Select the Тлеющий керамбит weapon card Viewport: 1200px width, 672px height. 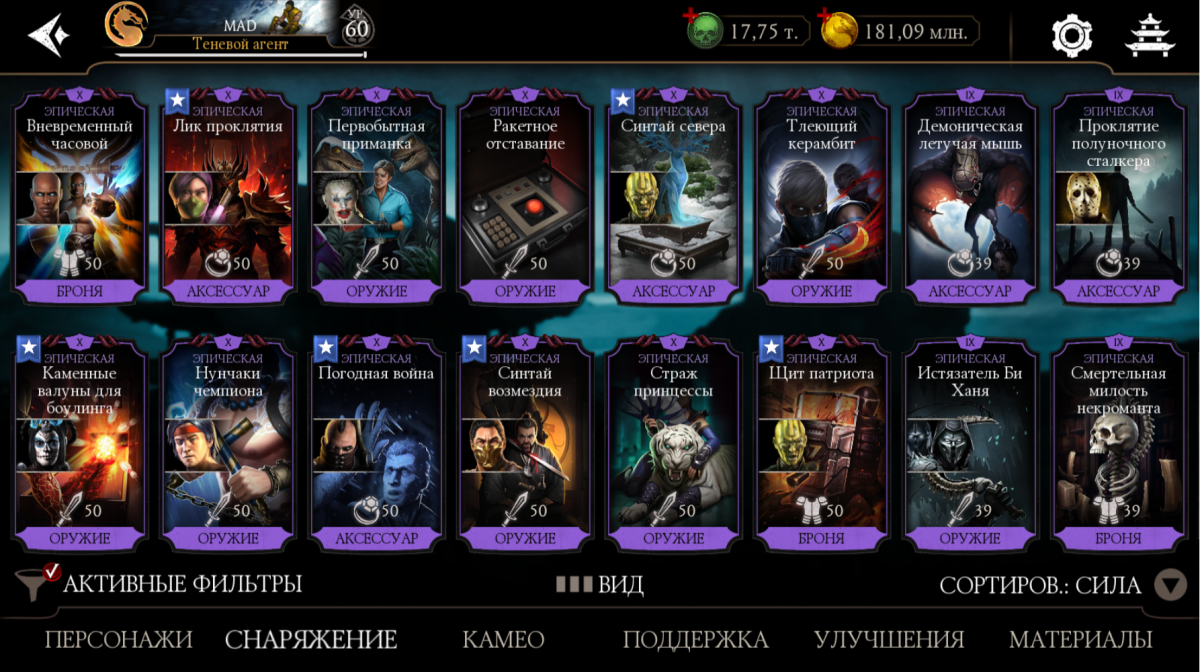(822, 195)
